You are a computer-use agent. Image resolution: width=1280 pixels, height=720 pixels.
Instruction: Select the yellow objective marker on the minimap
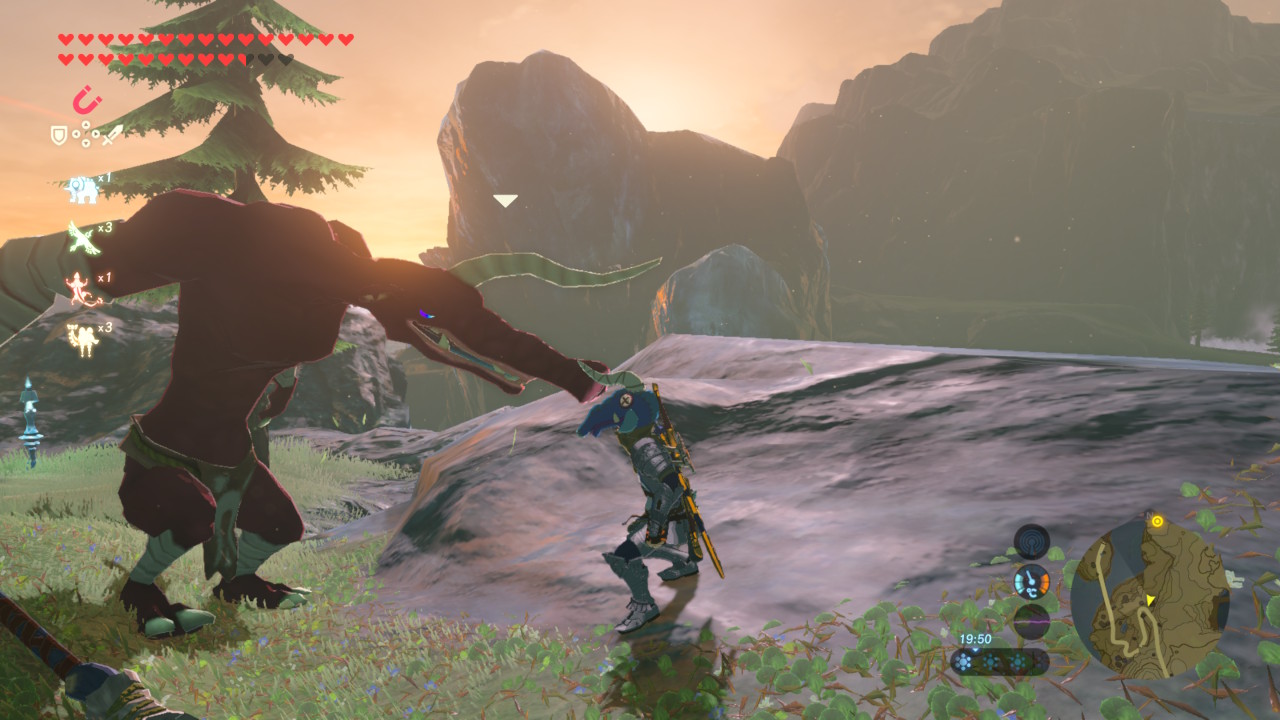(1157, 521)
